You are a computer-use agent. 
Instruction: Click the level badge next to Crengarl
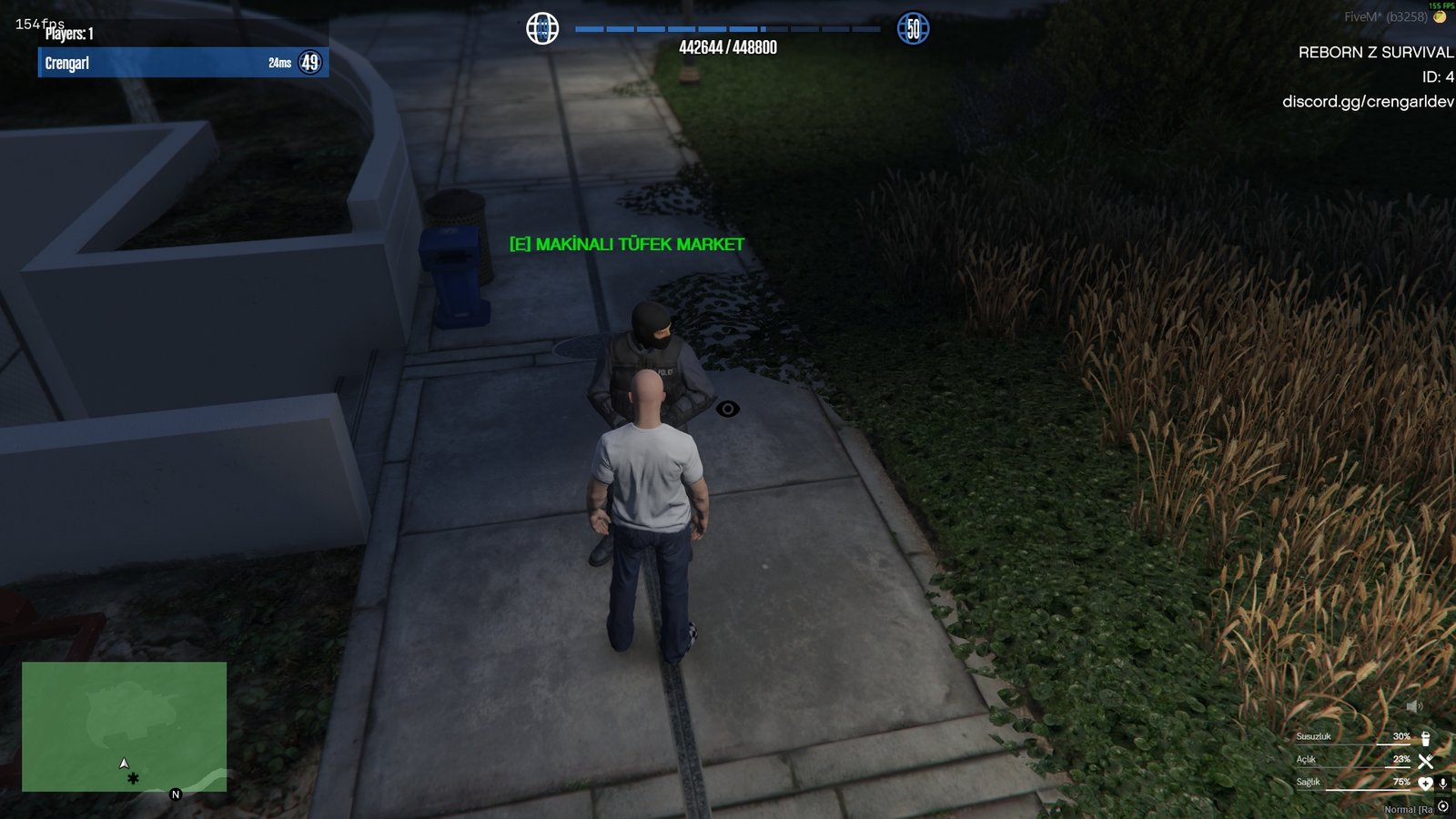pyautogui.click(x=309, y=63)
